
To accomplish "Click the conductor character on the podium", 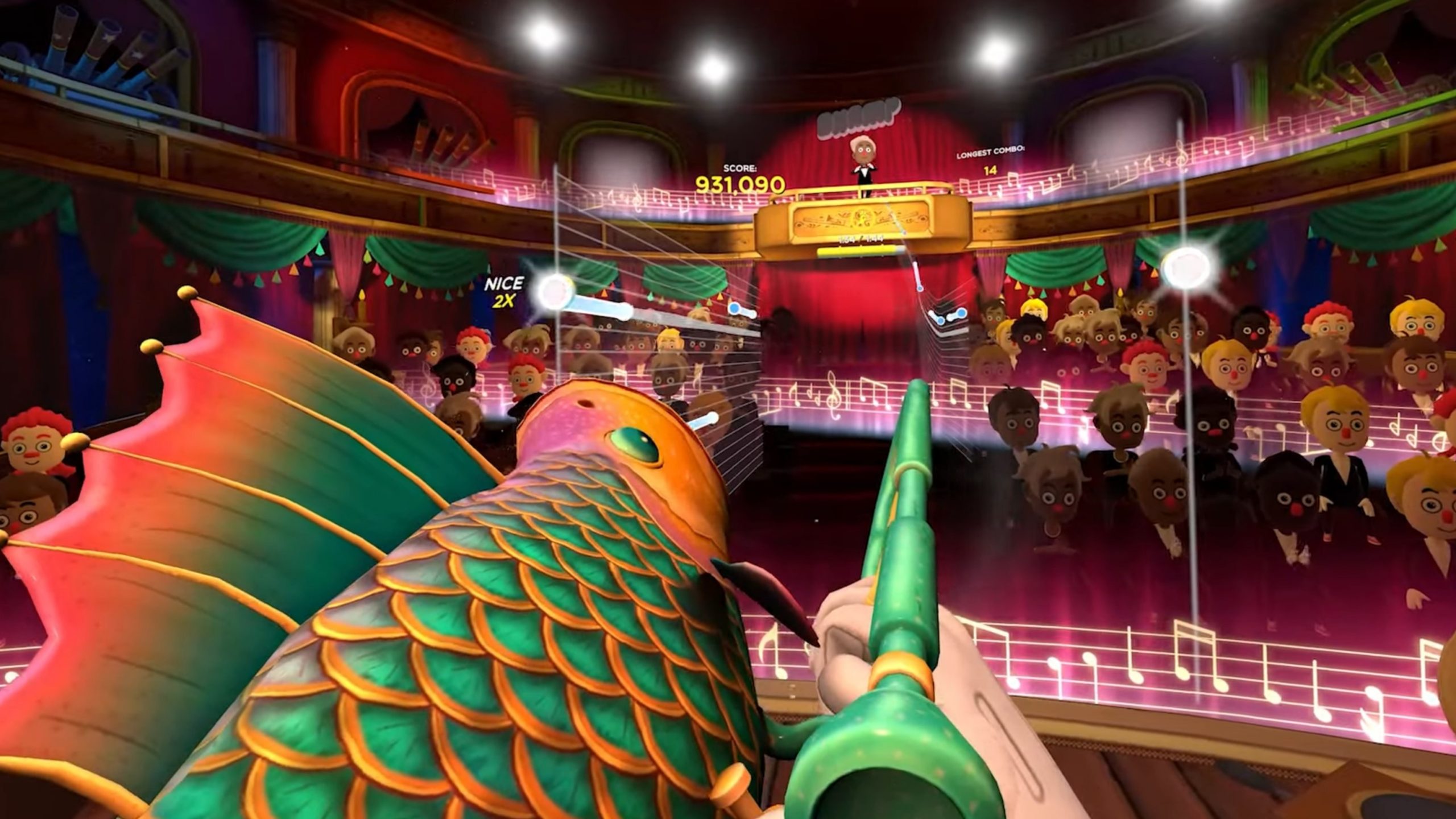I will (x=863, y=157).
